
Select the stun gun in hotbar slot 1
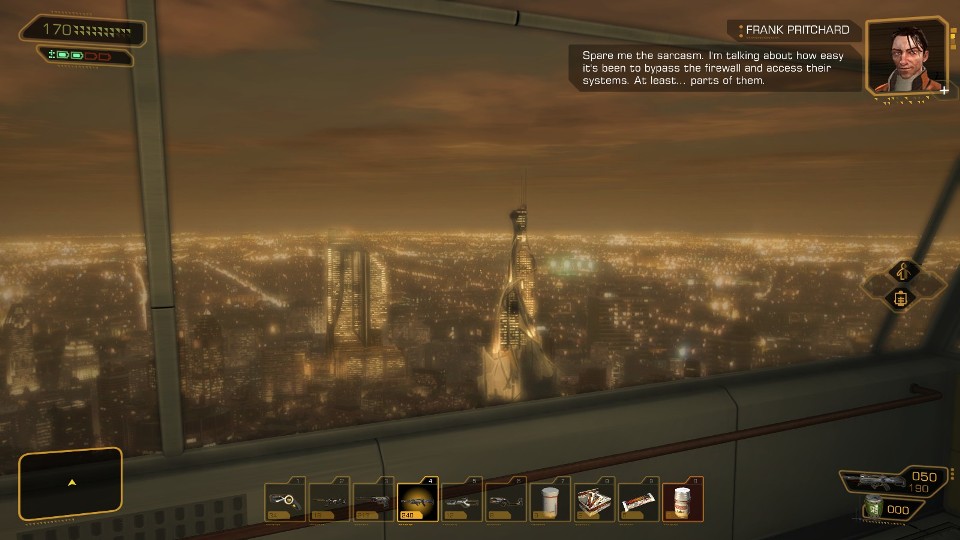(285, 501)
